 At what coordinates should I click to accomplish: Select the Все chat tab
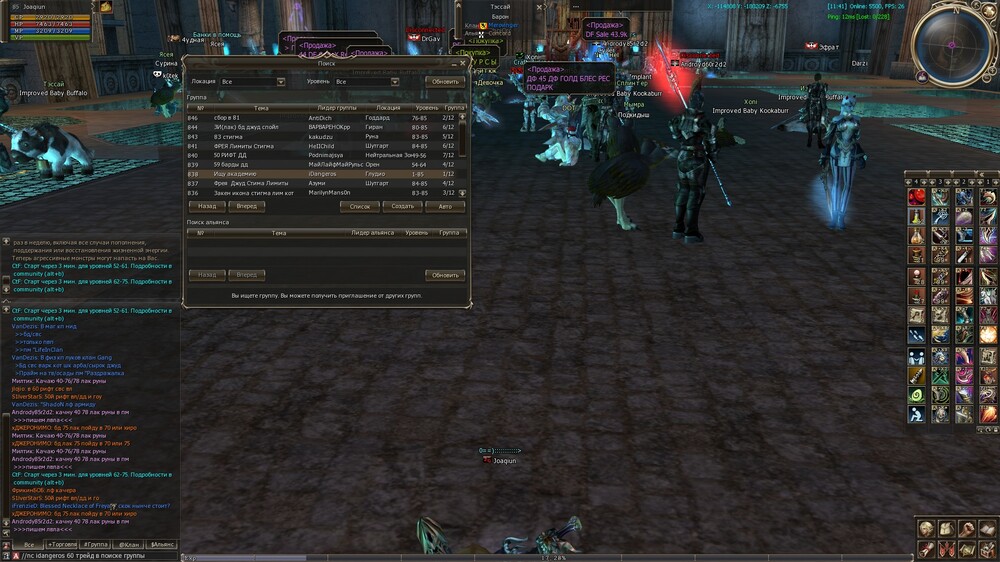29,544
